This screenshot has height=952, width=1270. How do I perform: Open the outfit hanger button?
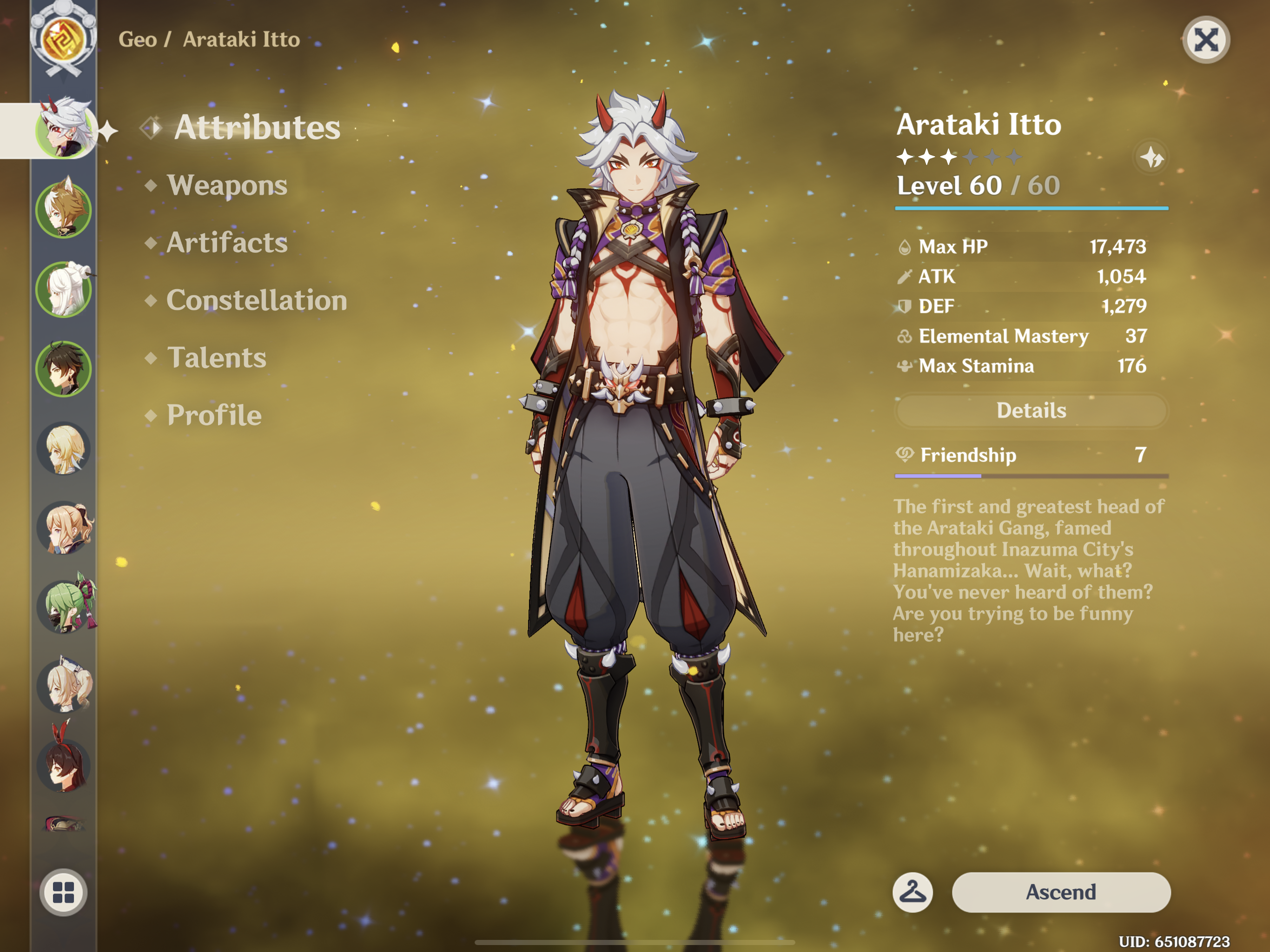pyautogui.click(x=913, y=892)
